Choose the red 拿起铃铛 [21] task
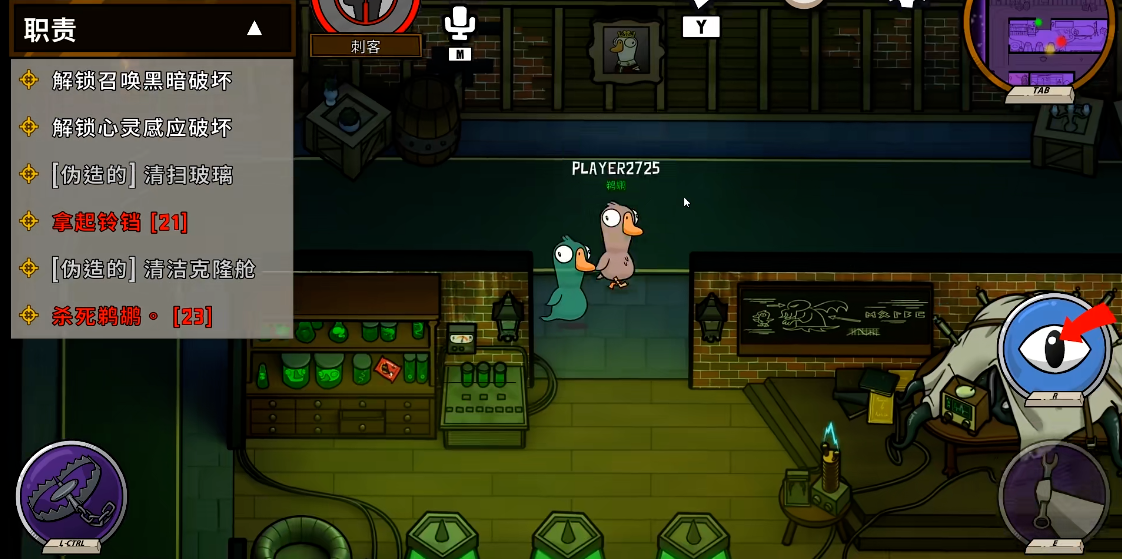Viewport: 1122px width, 559px height. [x=120, y=222]
